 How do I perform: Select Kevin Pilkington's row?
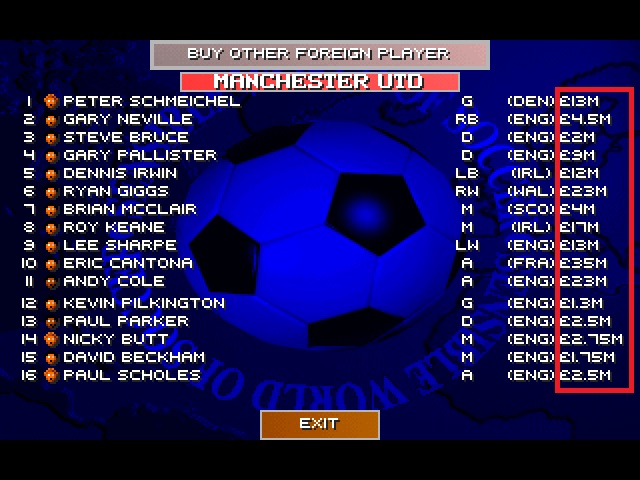[144, 303]
